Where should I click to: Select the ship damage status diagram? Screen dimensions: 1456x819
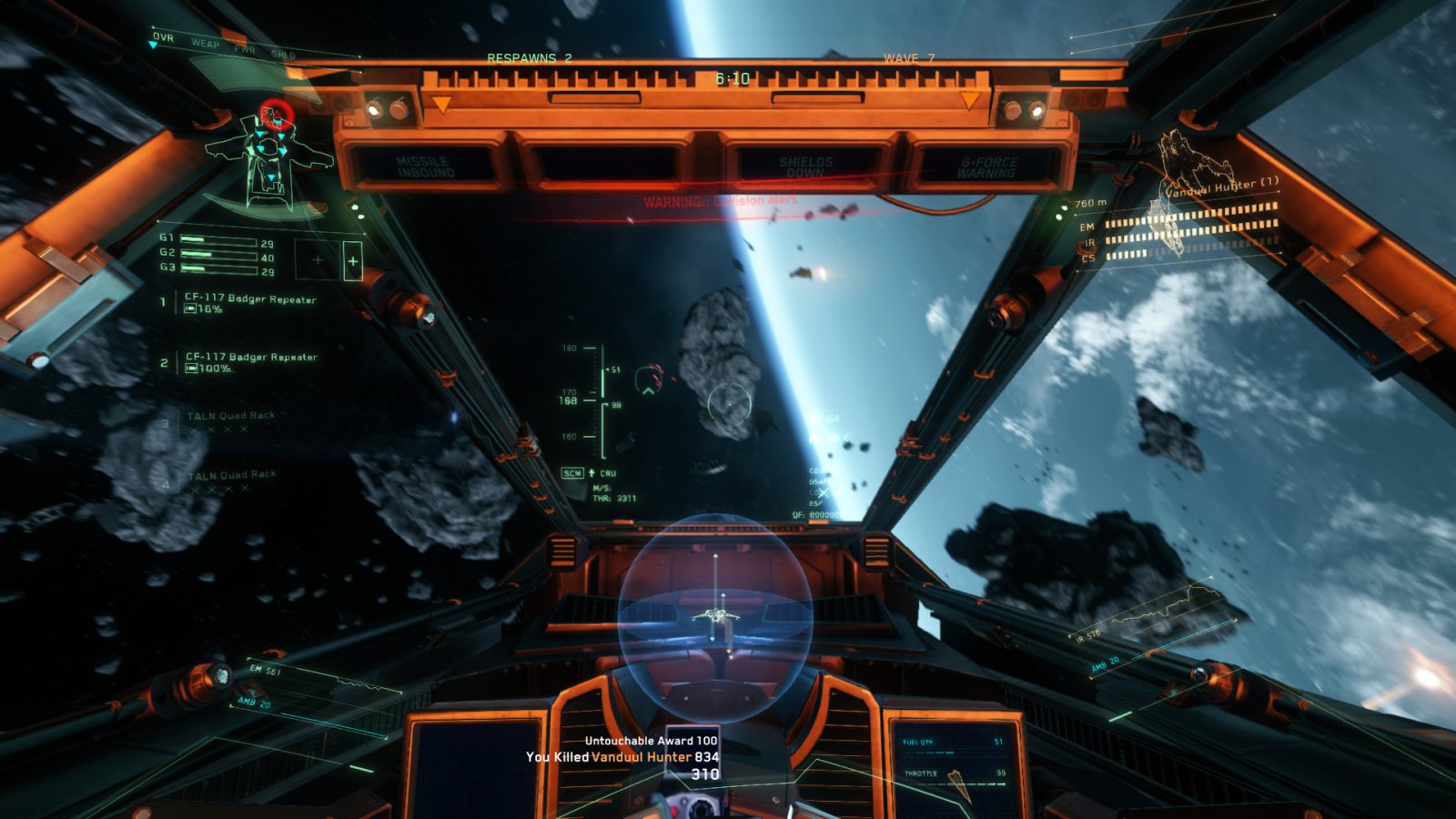[x=268, y=159]
